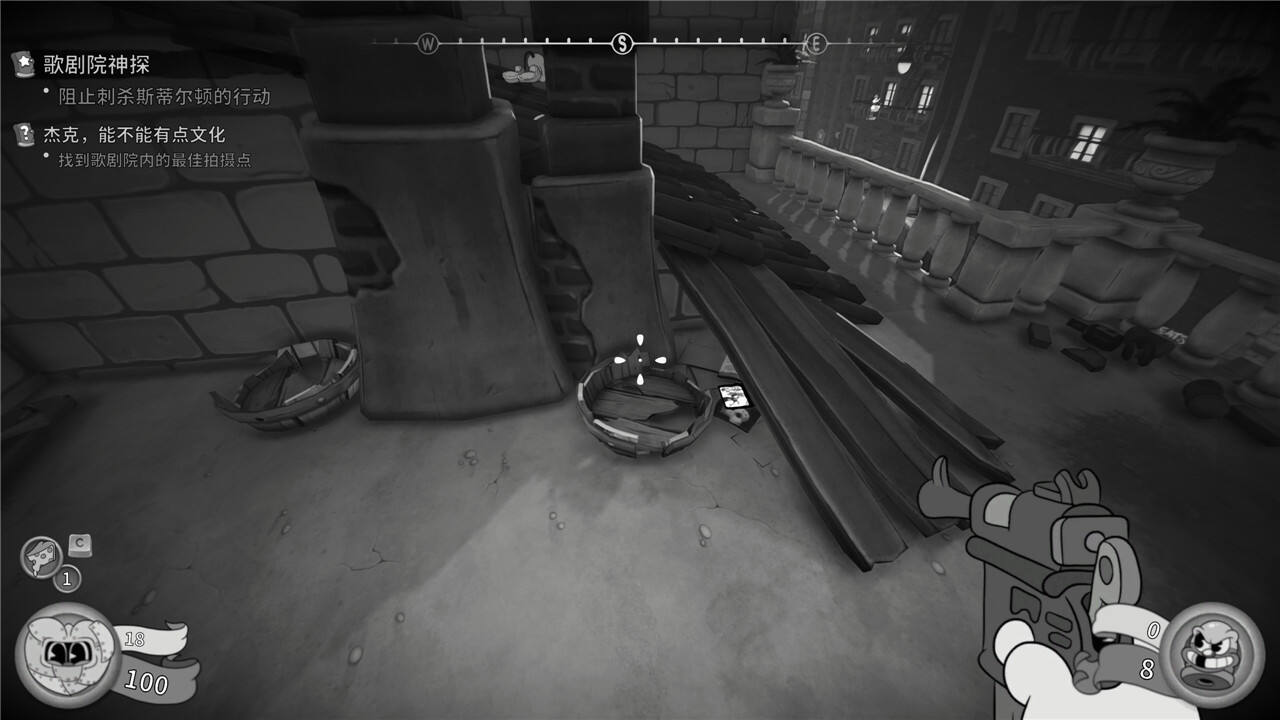The width and height of the screenshot is (1280, 720).
Task: Click the West marker on the compass
Action: 428,43
